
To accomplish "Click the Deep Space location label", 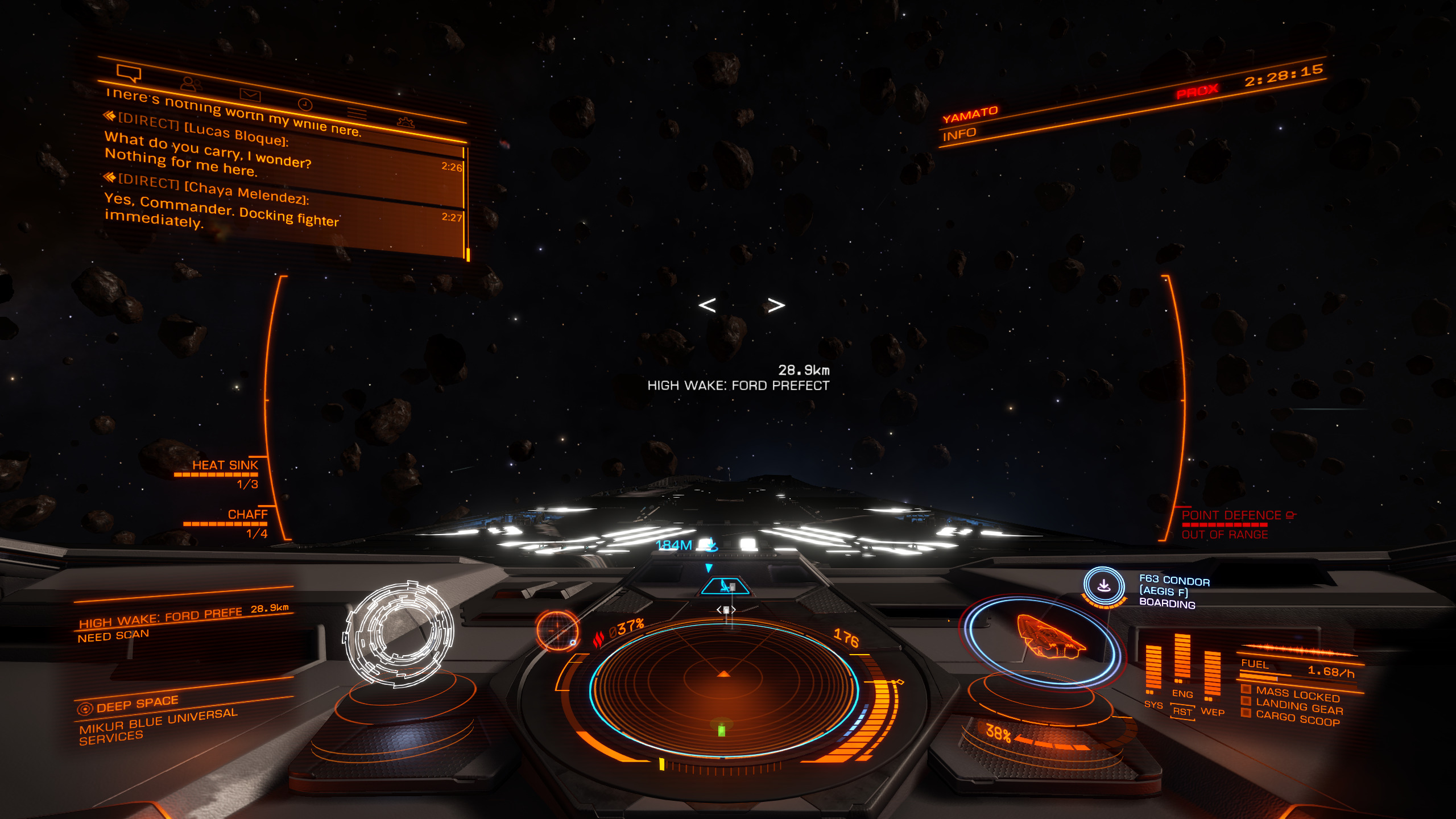I will tap(136, 704).
